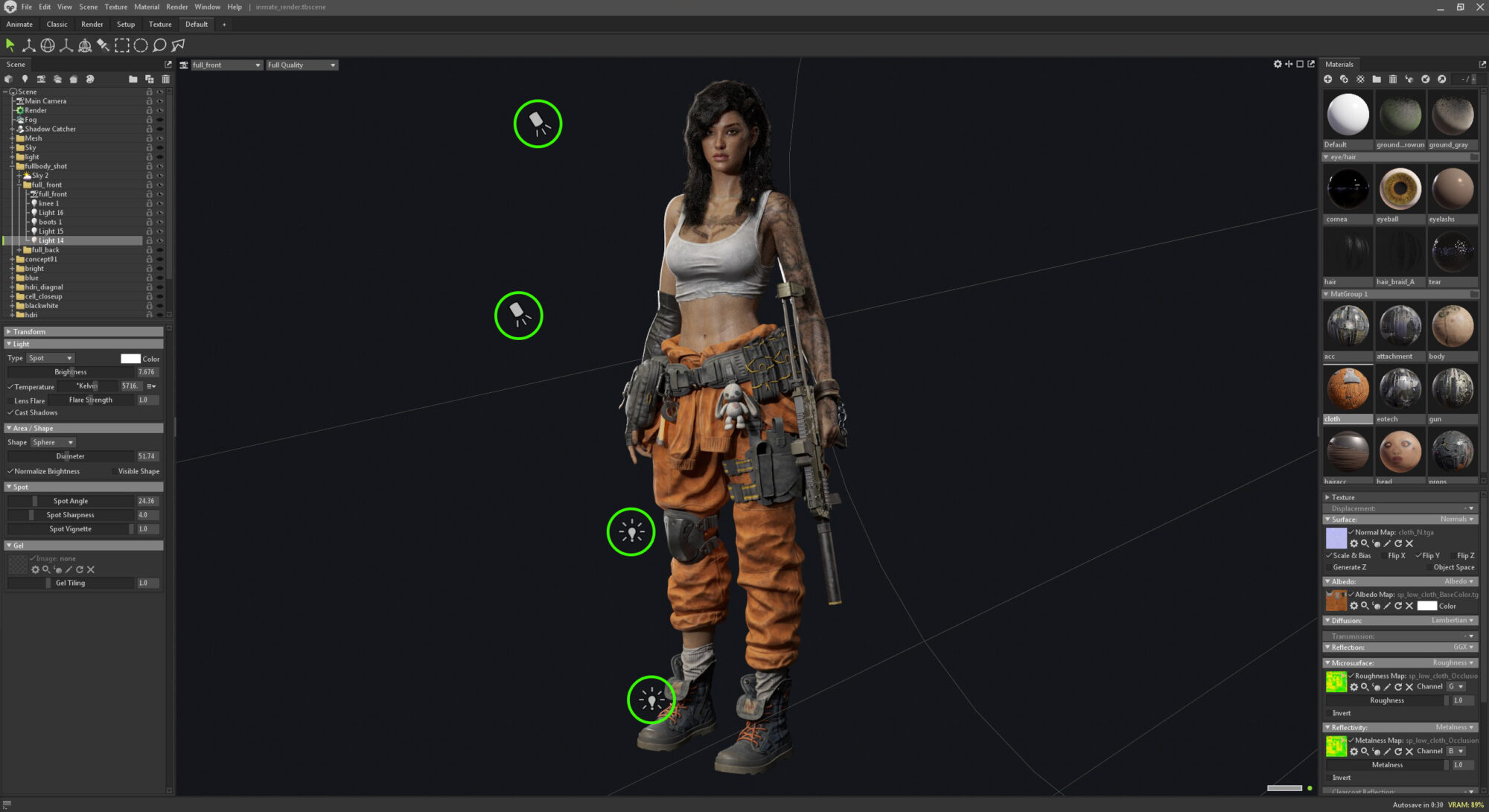Switch to the Texture workspace tab
The height and width of the screenshot is (812, 1489).
(x=160, y=25)
